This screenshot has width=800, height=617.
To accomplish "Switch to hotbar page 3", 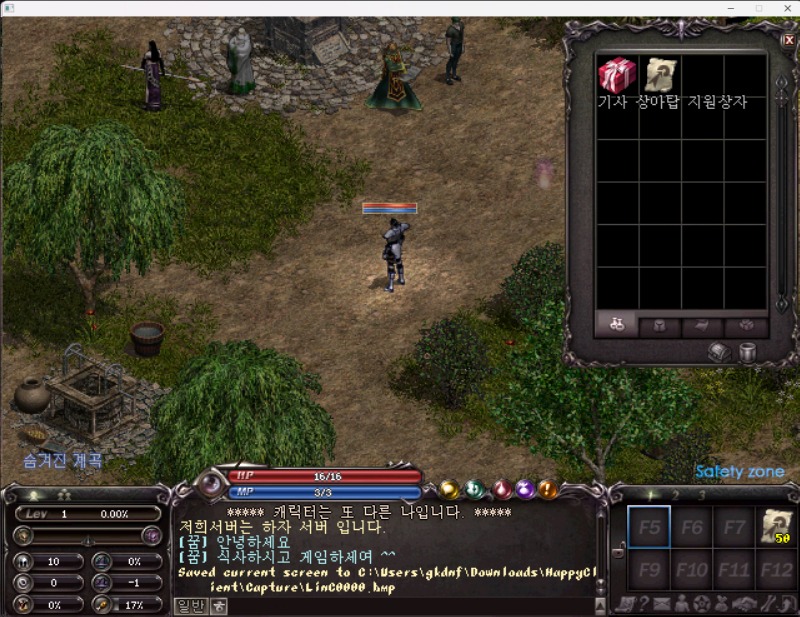I will pyautogui.click(x=702, y=494).
